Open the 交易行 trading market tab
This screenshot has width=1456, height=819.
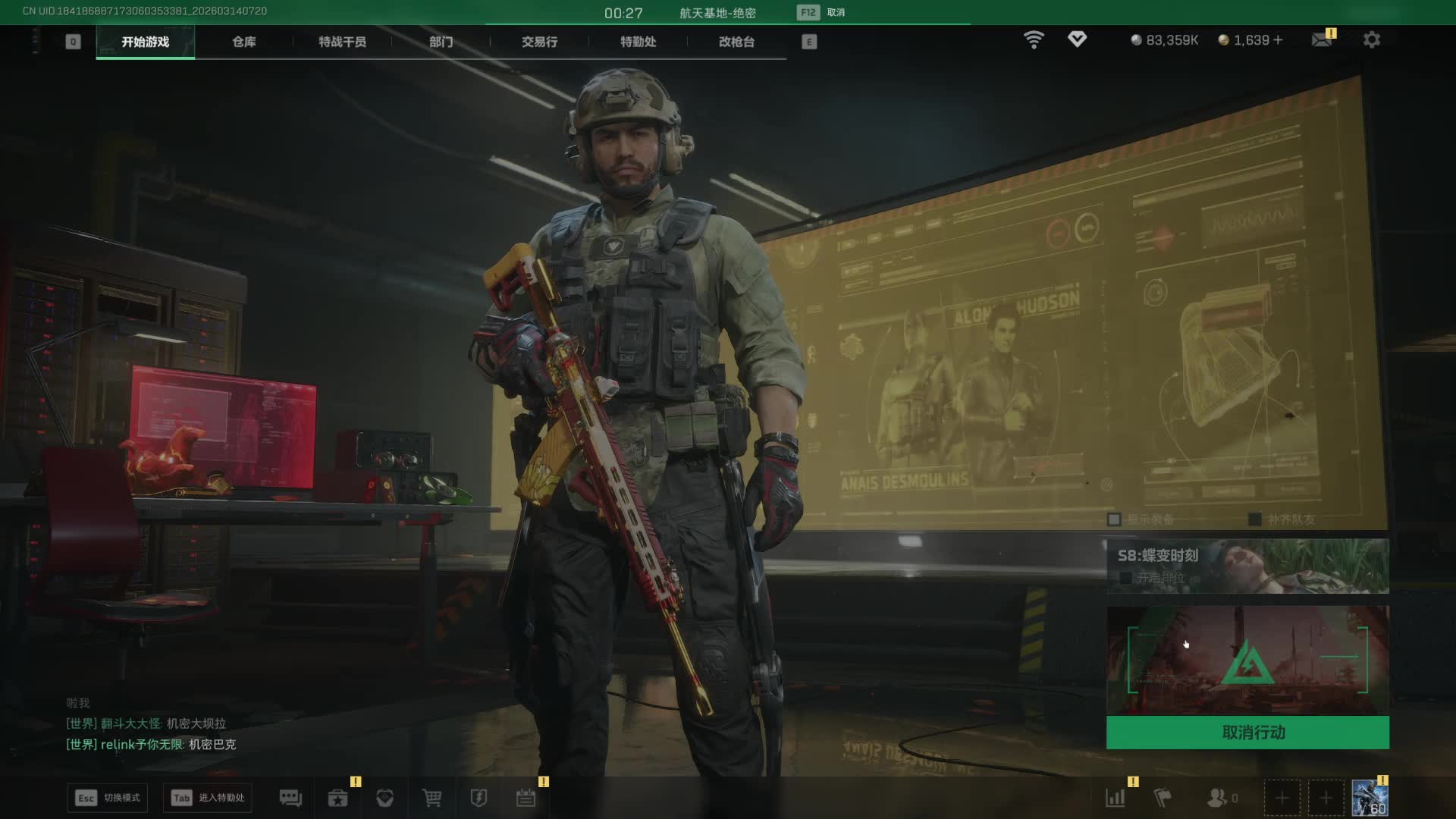pyautogui.click(x=539, y=42)
